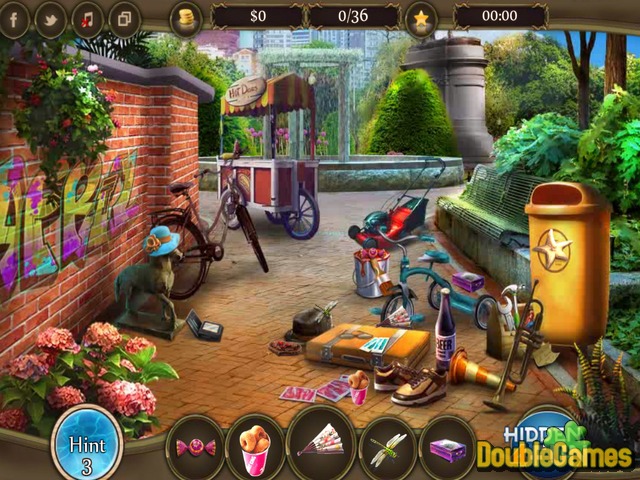Use the blue Hint button
This screenshot has height=480, width=640.
[87, 442]
